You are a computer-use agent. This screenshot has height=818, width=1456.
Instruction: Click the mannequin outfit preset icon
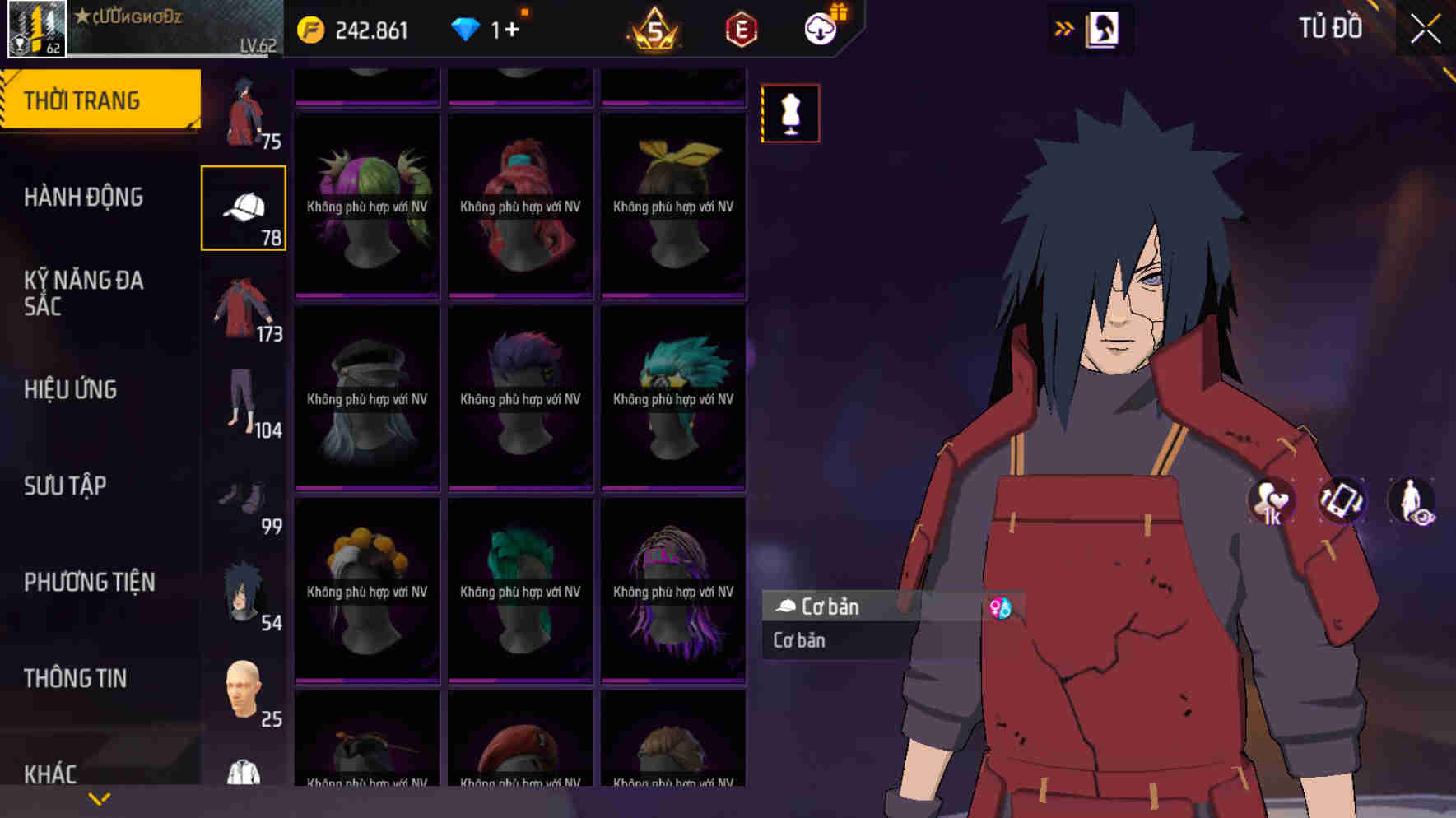pos(791,114)
